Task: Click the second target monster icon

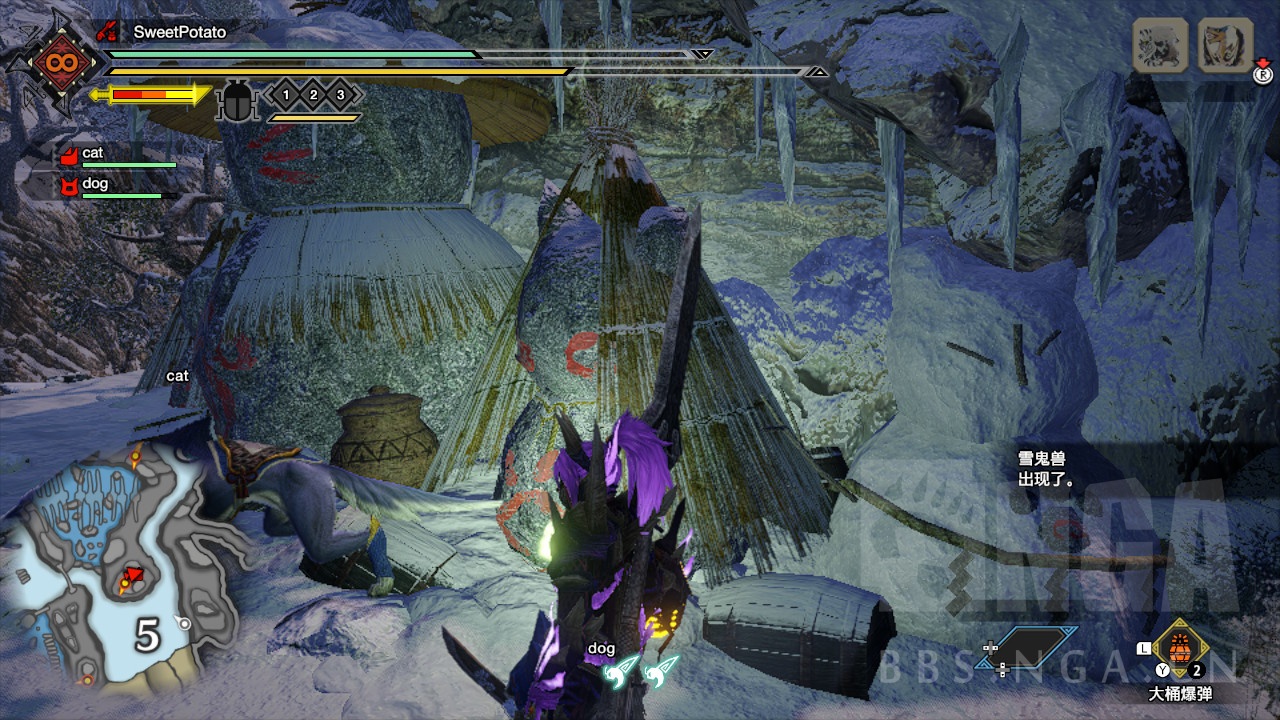Action: tap(1225, 45)
